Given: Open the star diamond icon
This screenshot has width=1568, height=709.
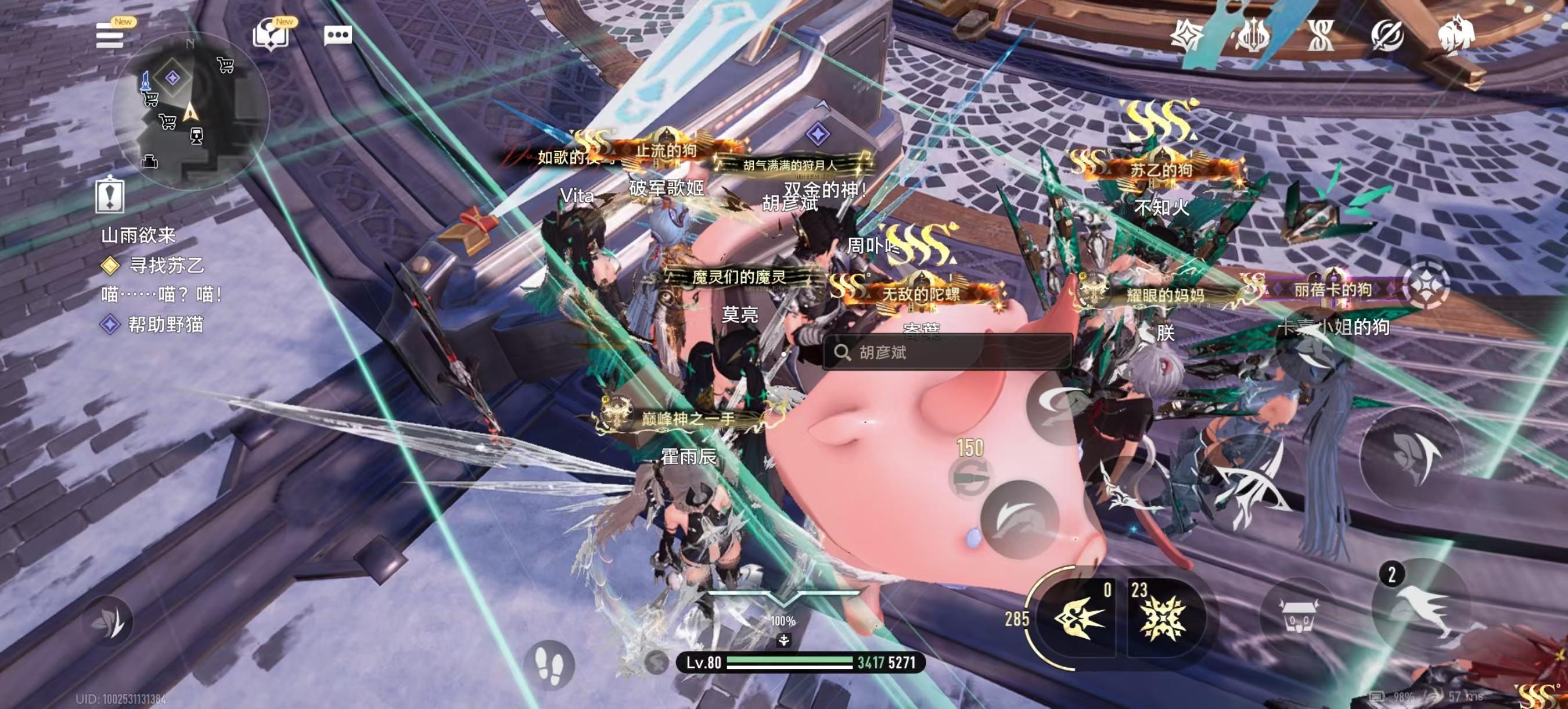Looking at the screenshot, I should (x=1186, y=35).
